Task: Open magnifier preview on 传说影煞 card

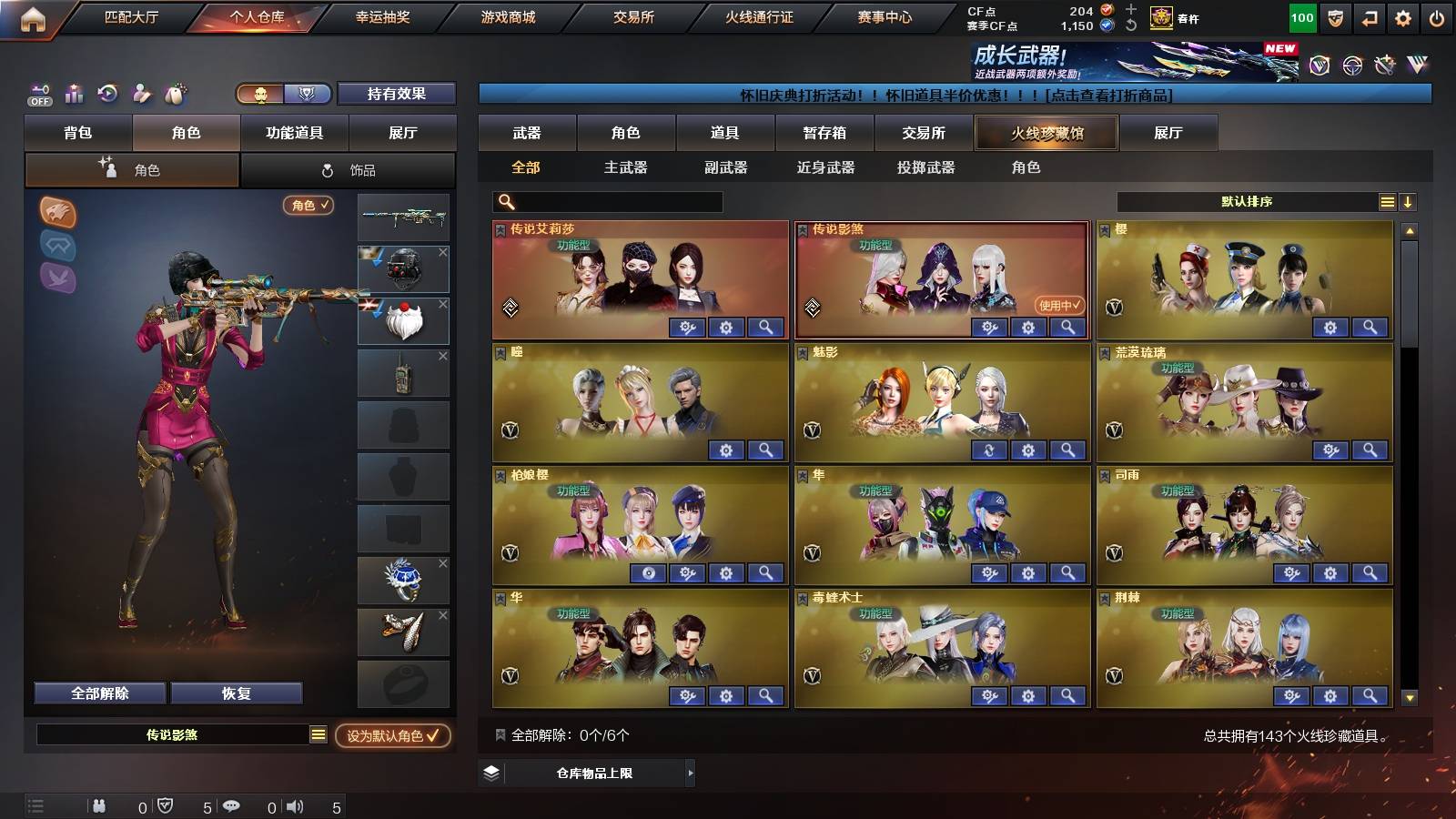Action: click(x=1068, y=328)
